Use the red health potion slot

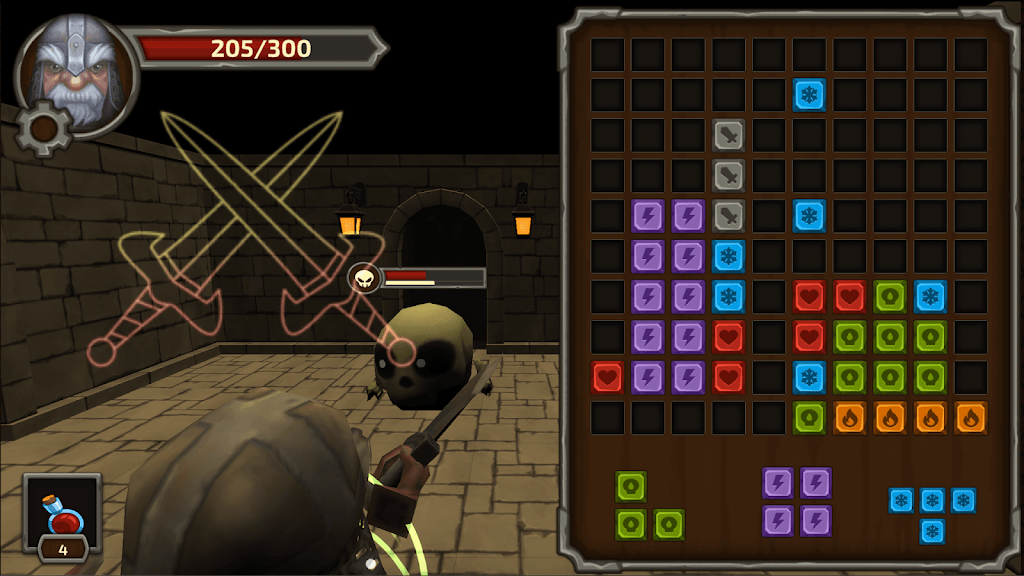click(x=62, y=514)
